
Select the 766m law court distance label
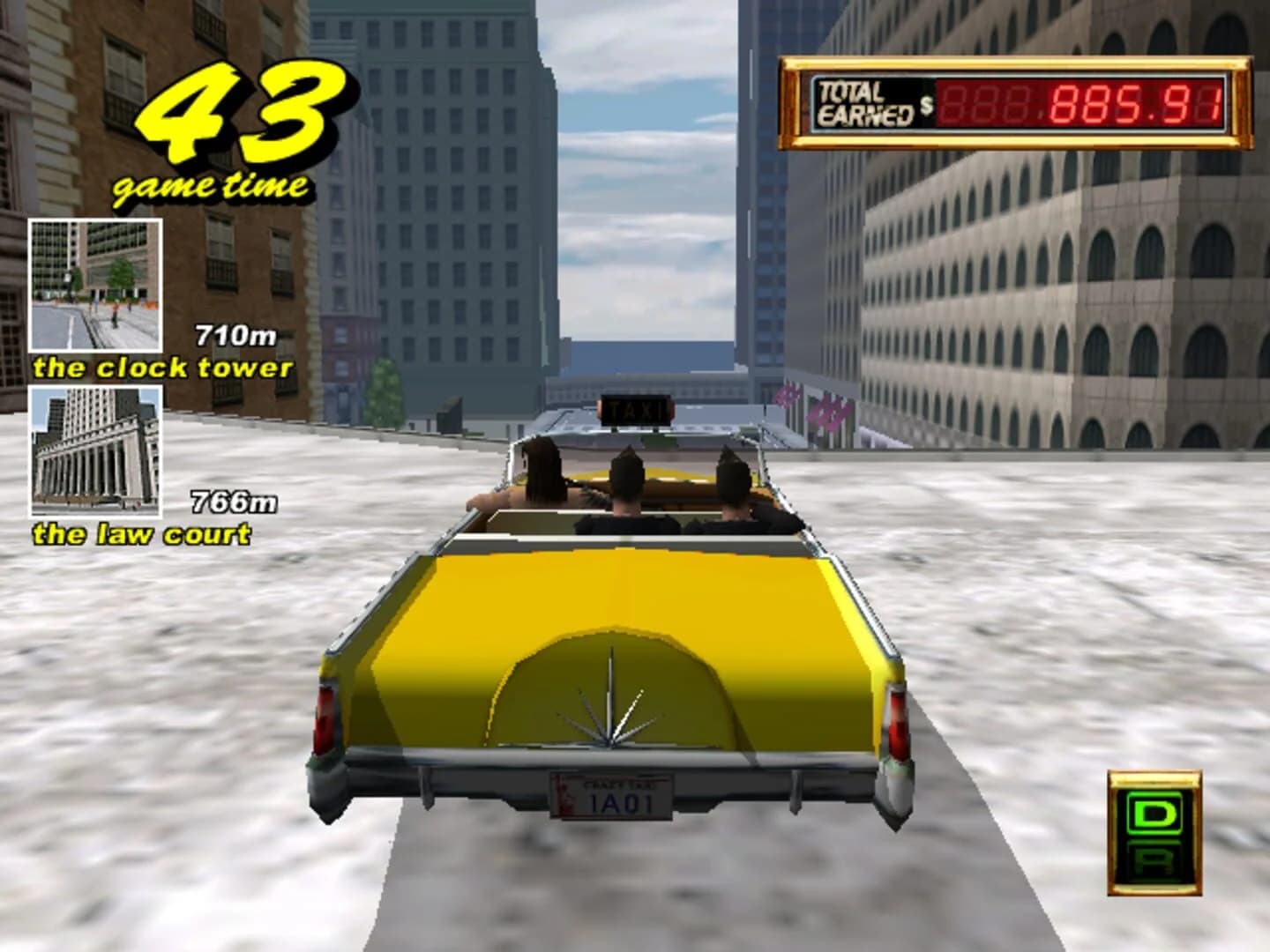click(232, 501)
